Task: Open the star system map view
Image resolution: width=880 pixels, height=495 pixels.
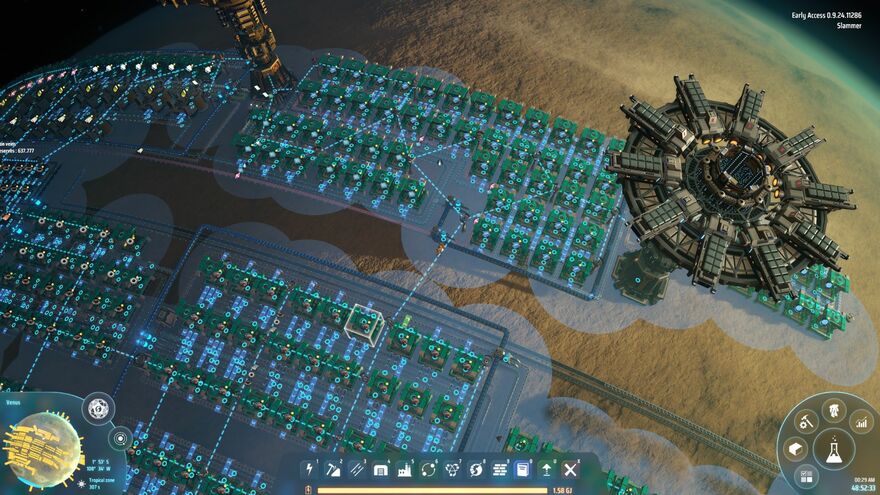Action: (x=121, y=438)
